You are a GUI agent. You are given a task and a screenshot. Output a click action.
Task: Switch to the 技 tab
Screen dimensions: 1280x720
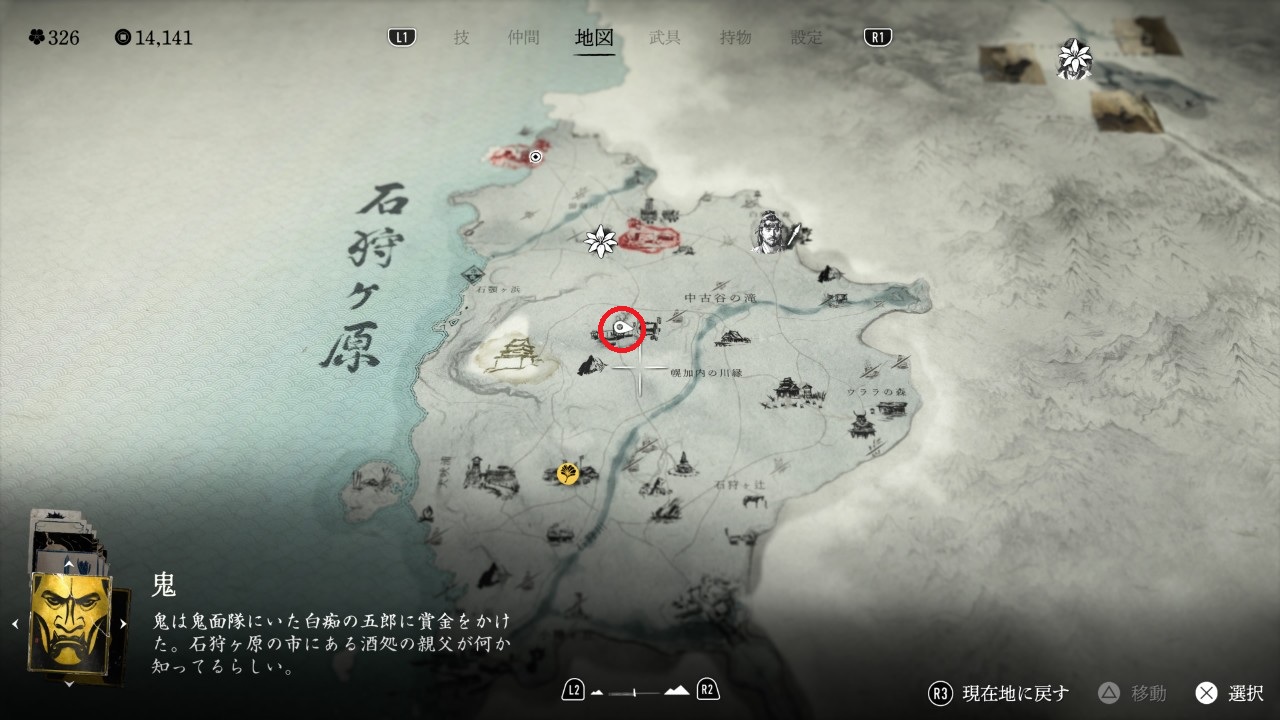[461, 38]
